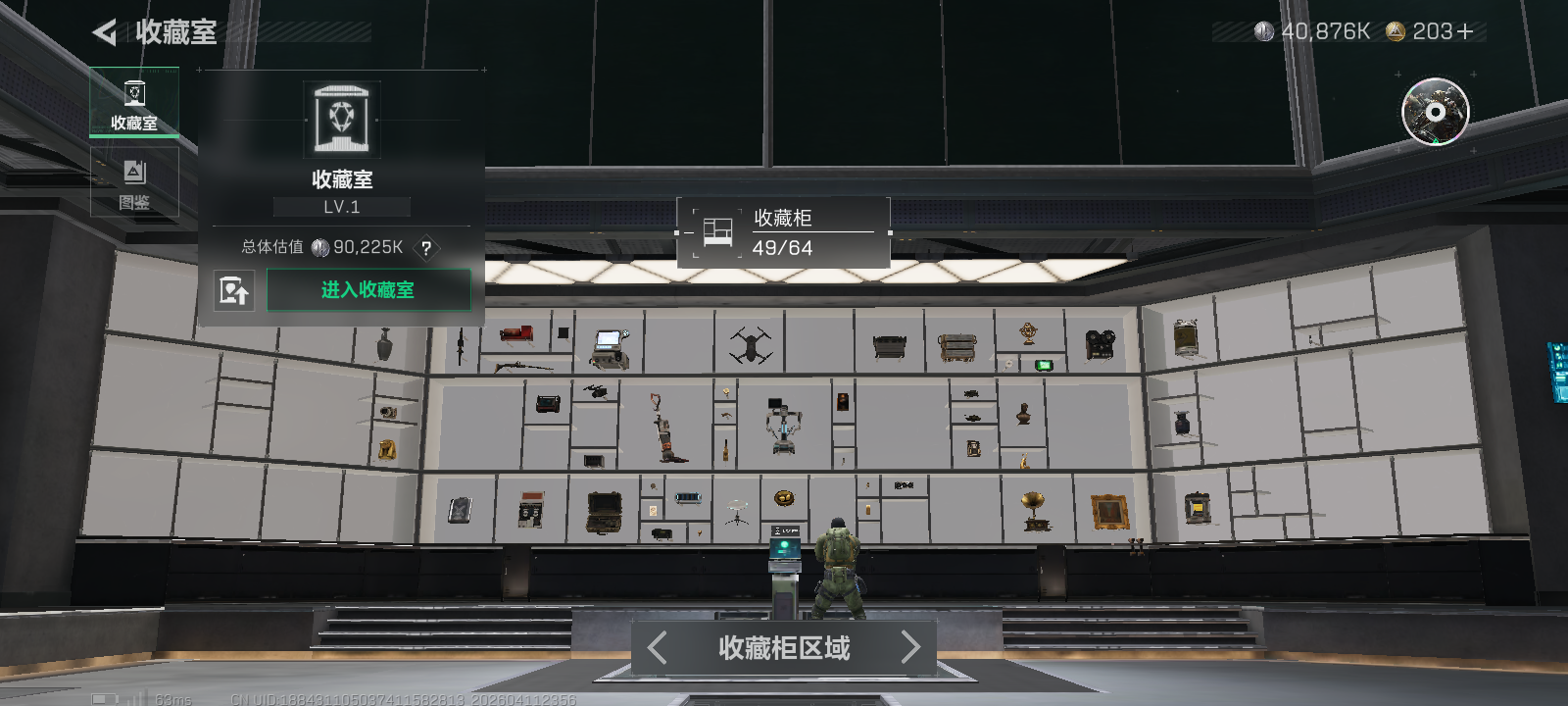Click left chevron to view previous area
This screenshot has height=706, width=1568.
[657, 647]
